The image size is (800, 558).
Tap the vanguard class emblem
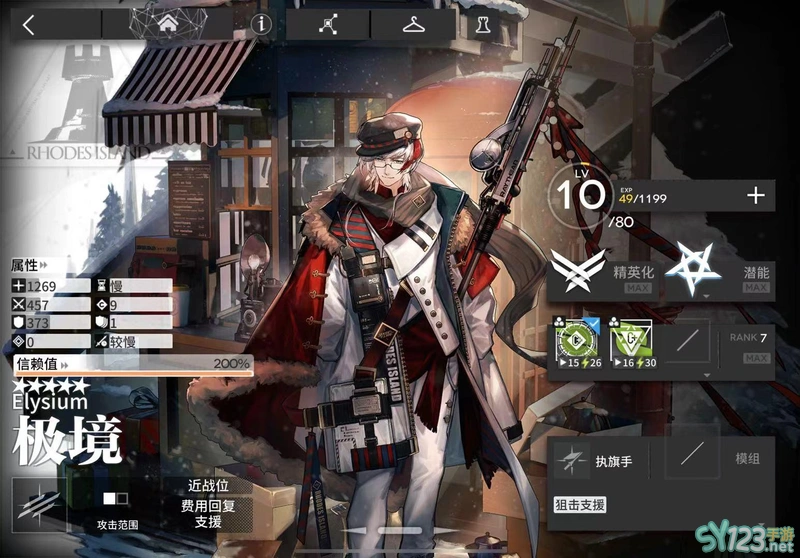(x=40, y=503)
